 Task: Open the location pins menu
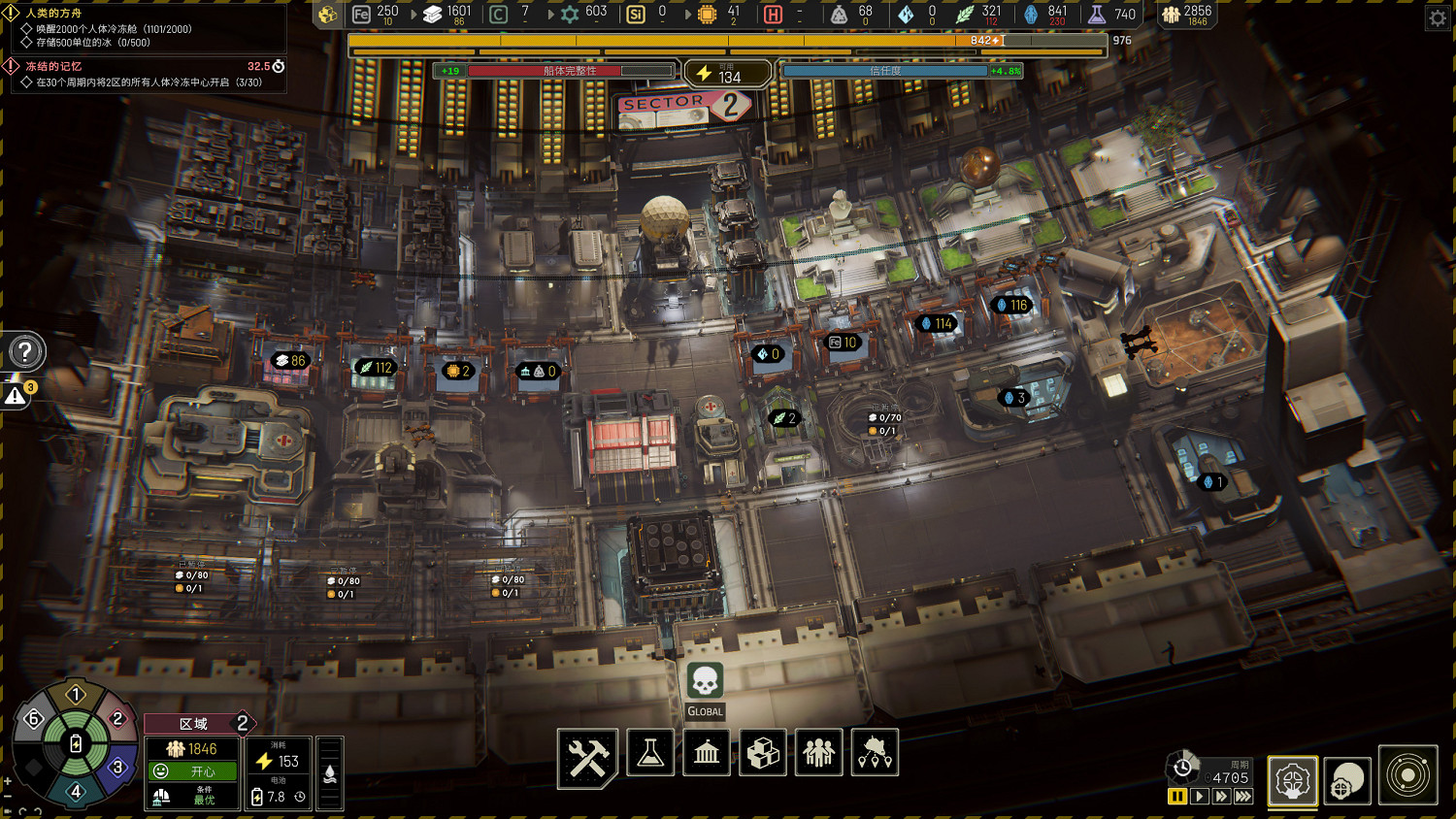(x=875, y=753)
